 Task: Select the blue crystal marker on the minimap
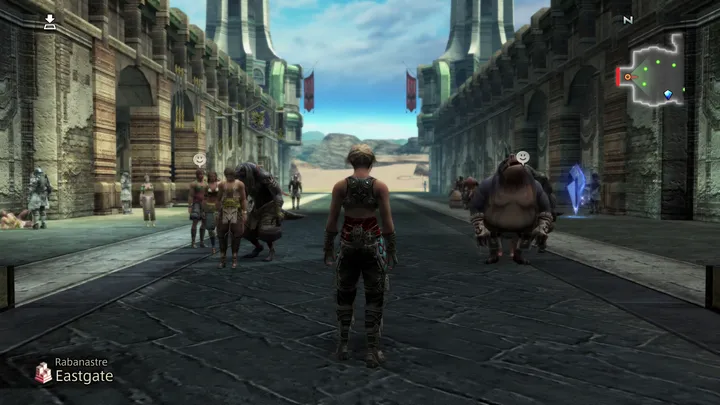[x=668, y=94]
